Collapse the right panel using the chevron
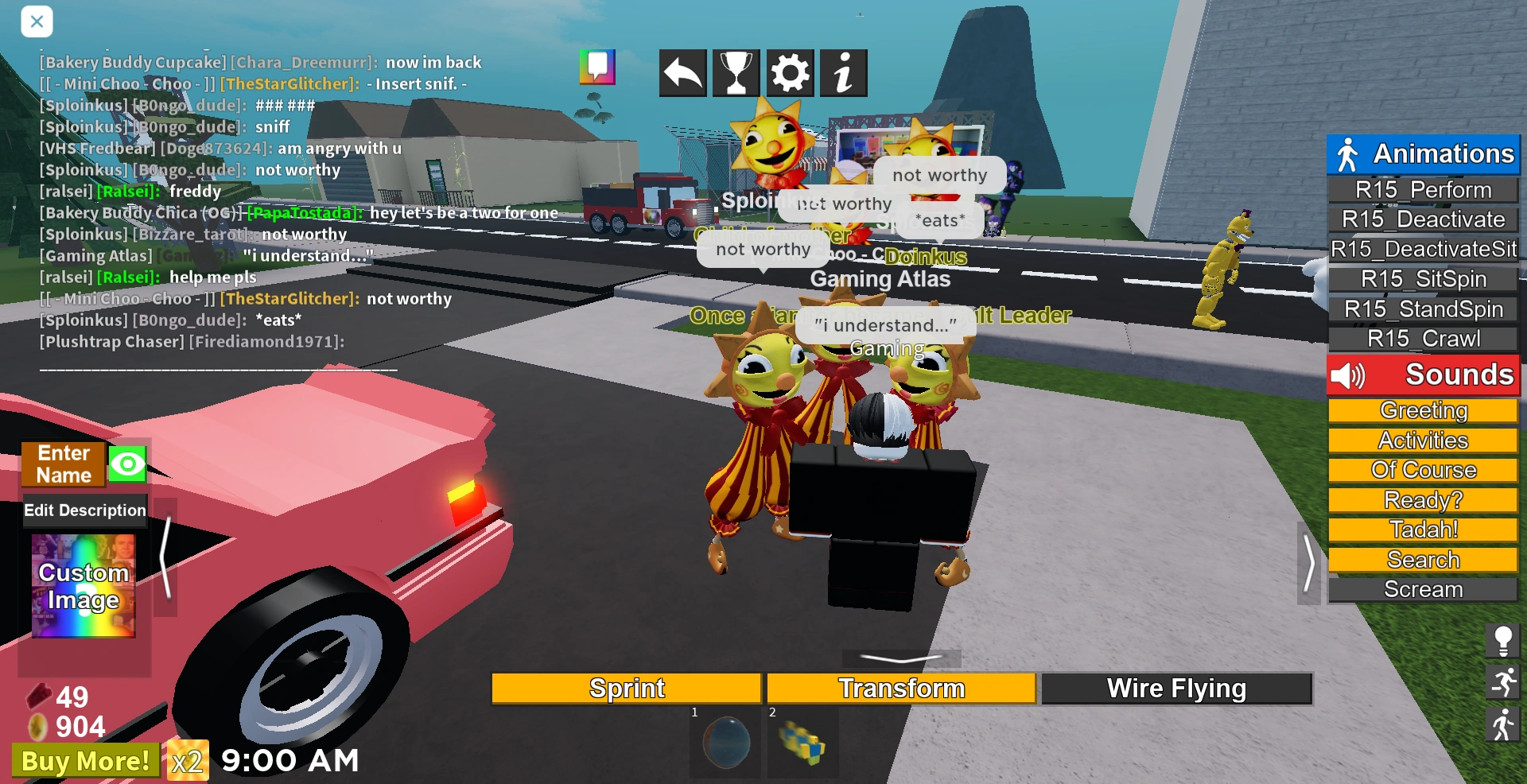This screenshot has width=1527, height=784. (x=1308, y=565)
